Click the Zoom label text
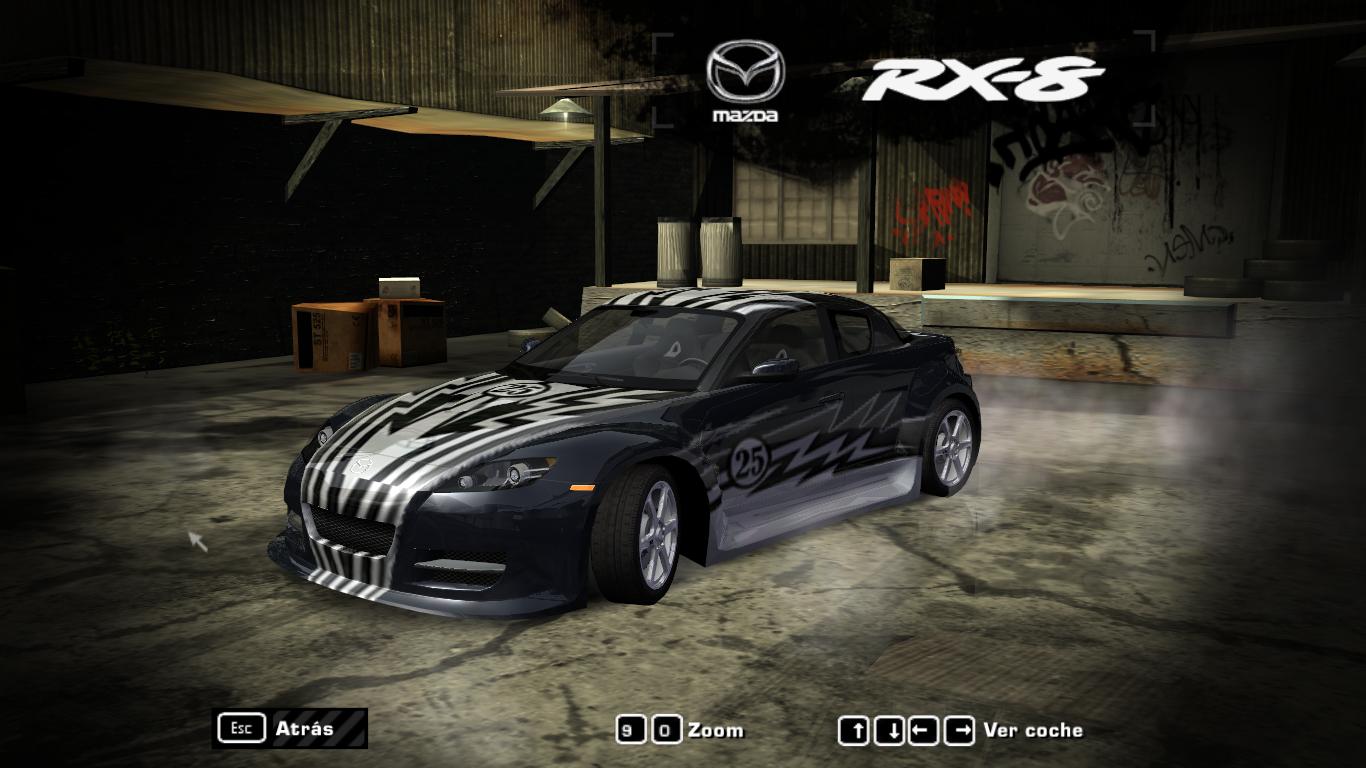This screenshot has width=1366, height=768. 717,730
